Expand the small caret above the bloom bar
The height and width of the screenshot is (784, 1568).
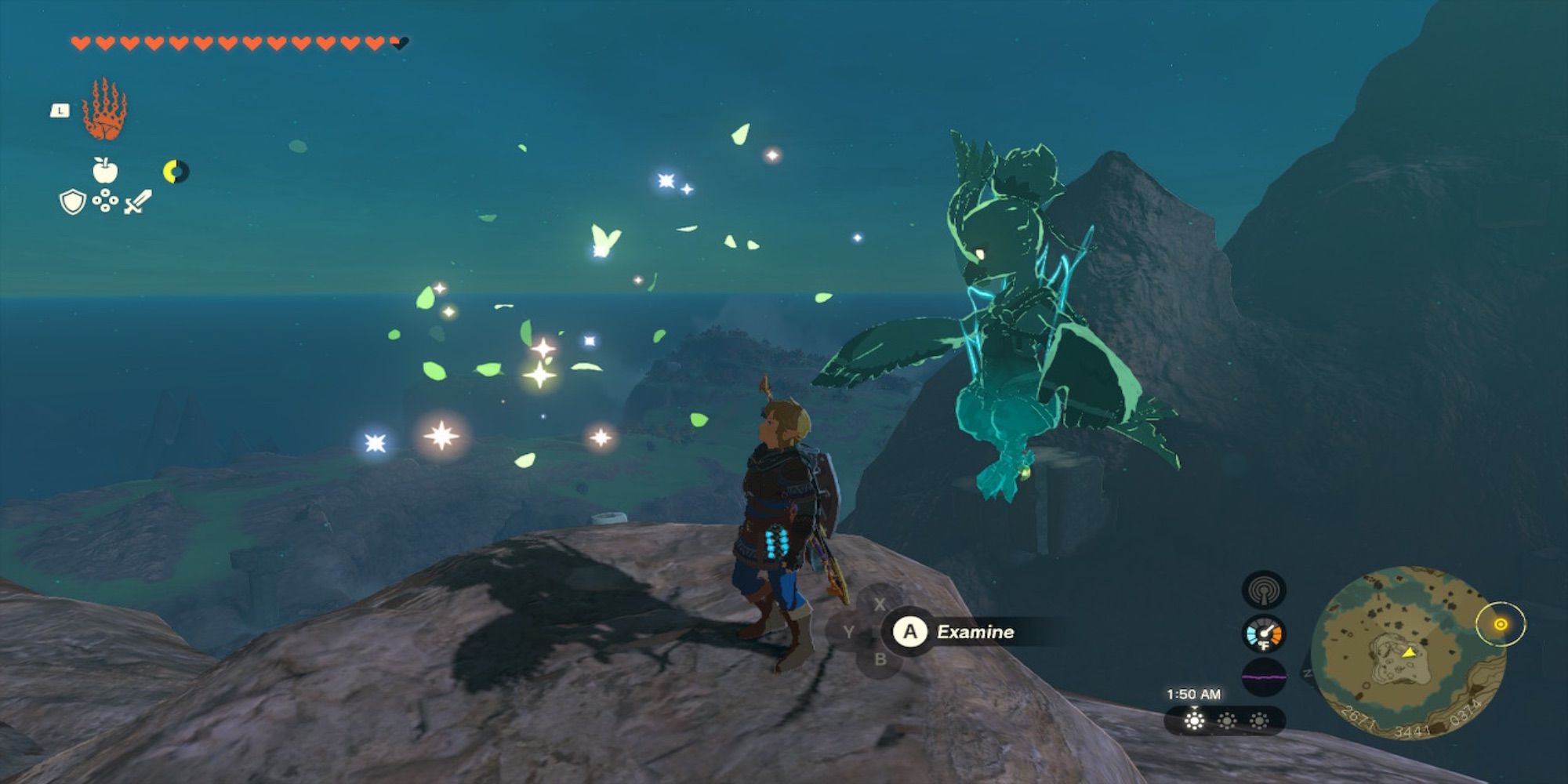pyautogui.click(x=1194, y=706)
